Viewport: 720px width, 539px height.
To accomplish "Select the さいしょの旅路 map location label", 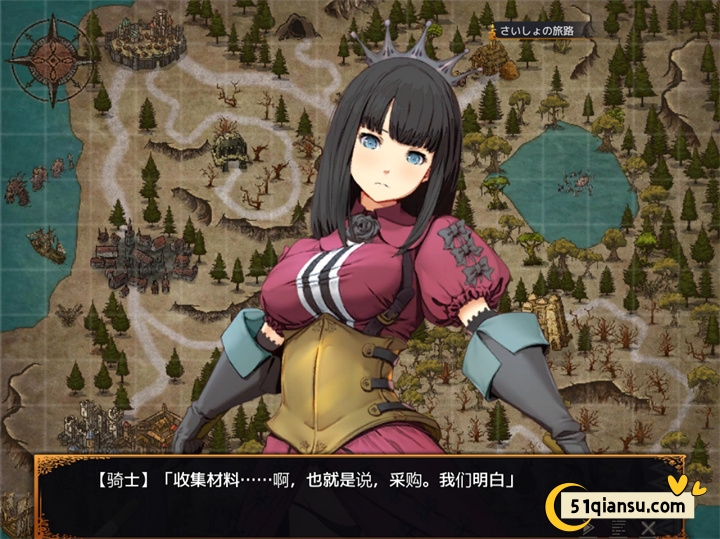I will pos(541,30).
